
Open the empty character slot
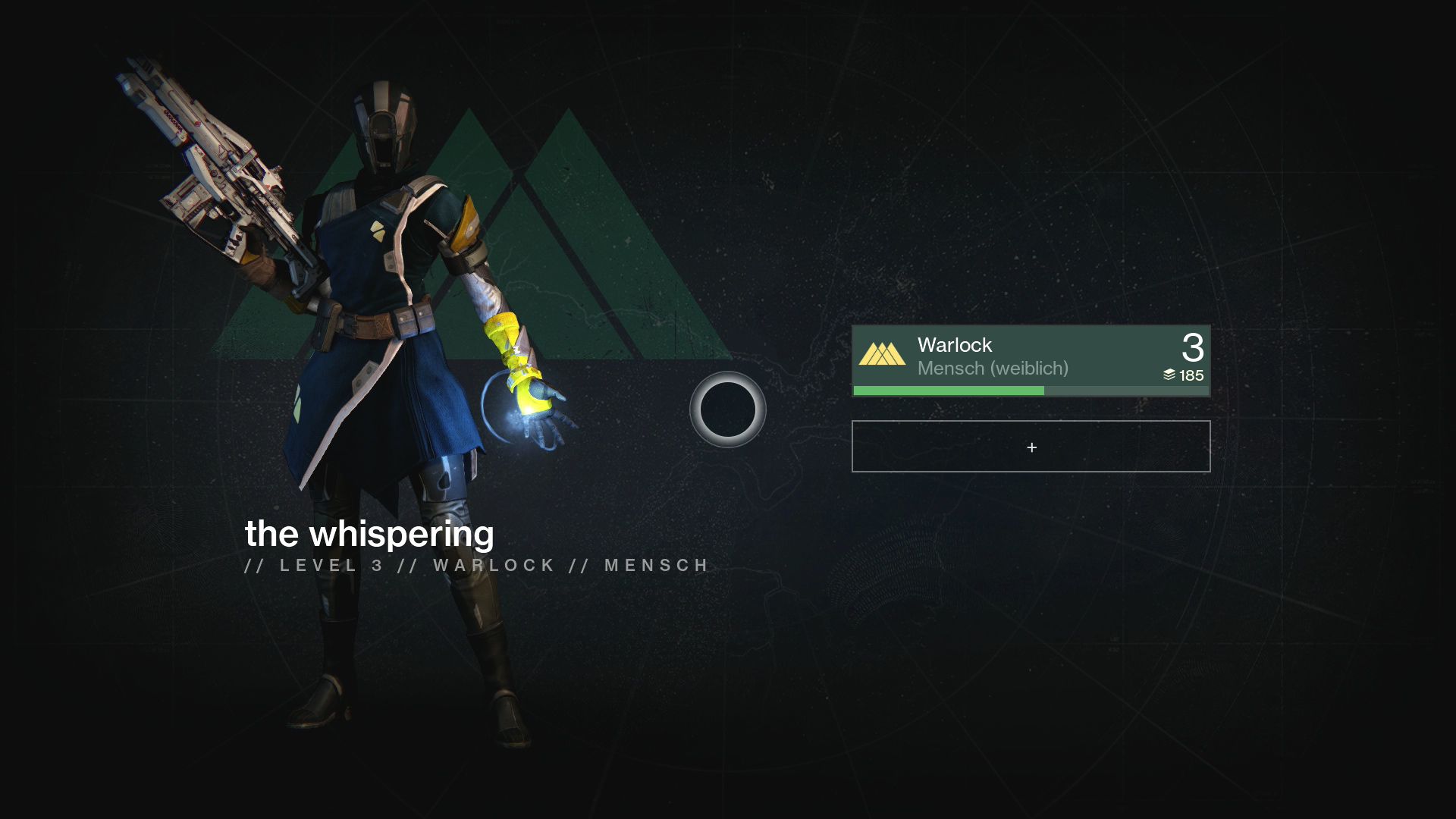[x=1030, y=447]
